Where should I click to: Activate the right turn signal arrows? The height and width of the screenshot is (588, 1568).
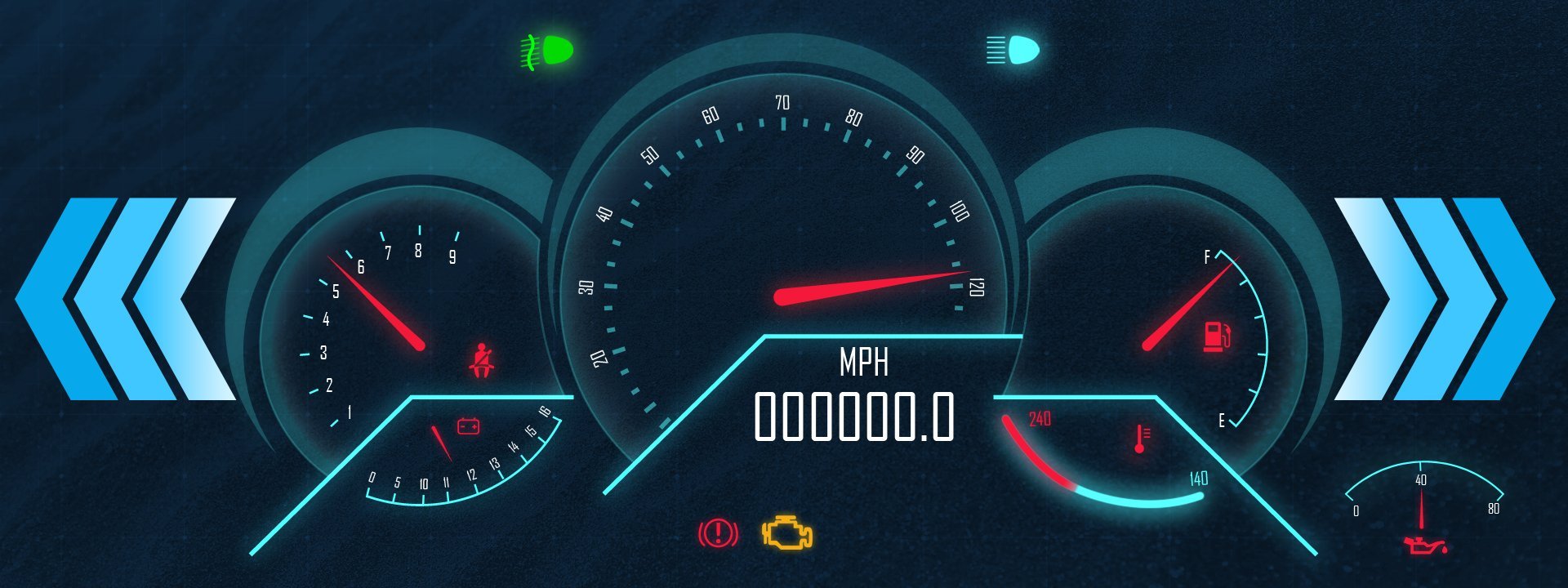1443,299
